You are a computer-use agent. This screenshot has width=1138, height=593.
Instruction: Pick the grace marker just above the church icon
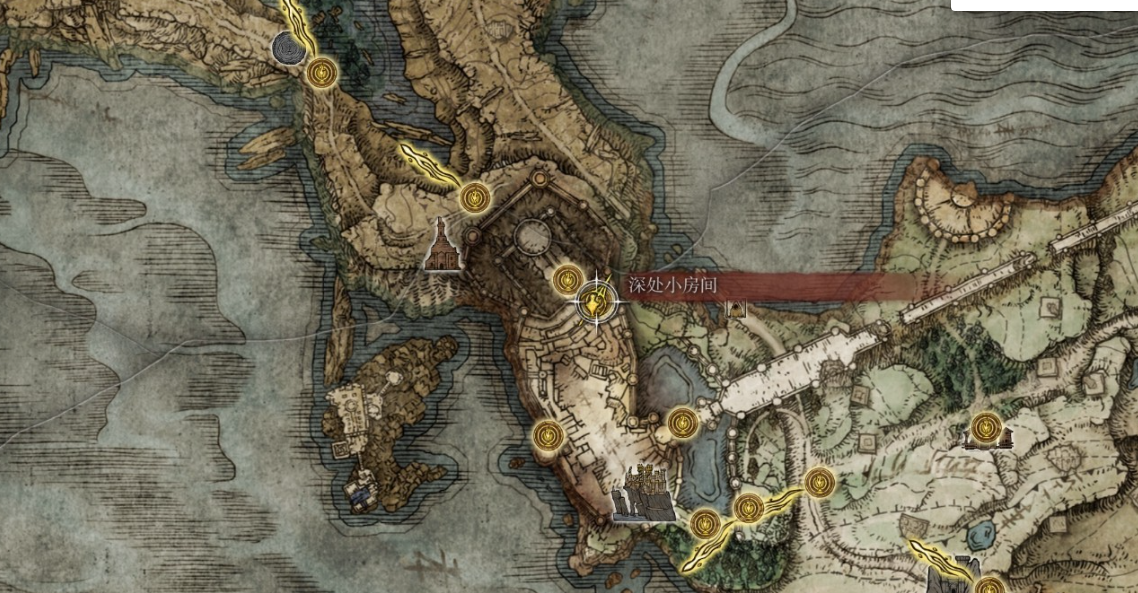(474, 196)
